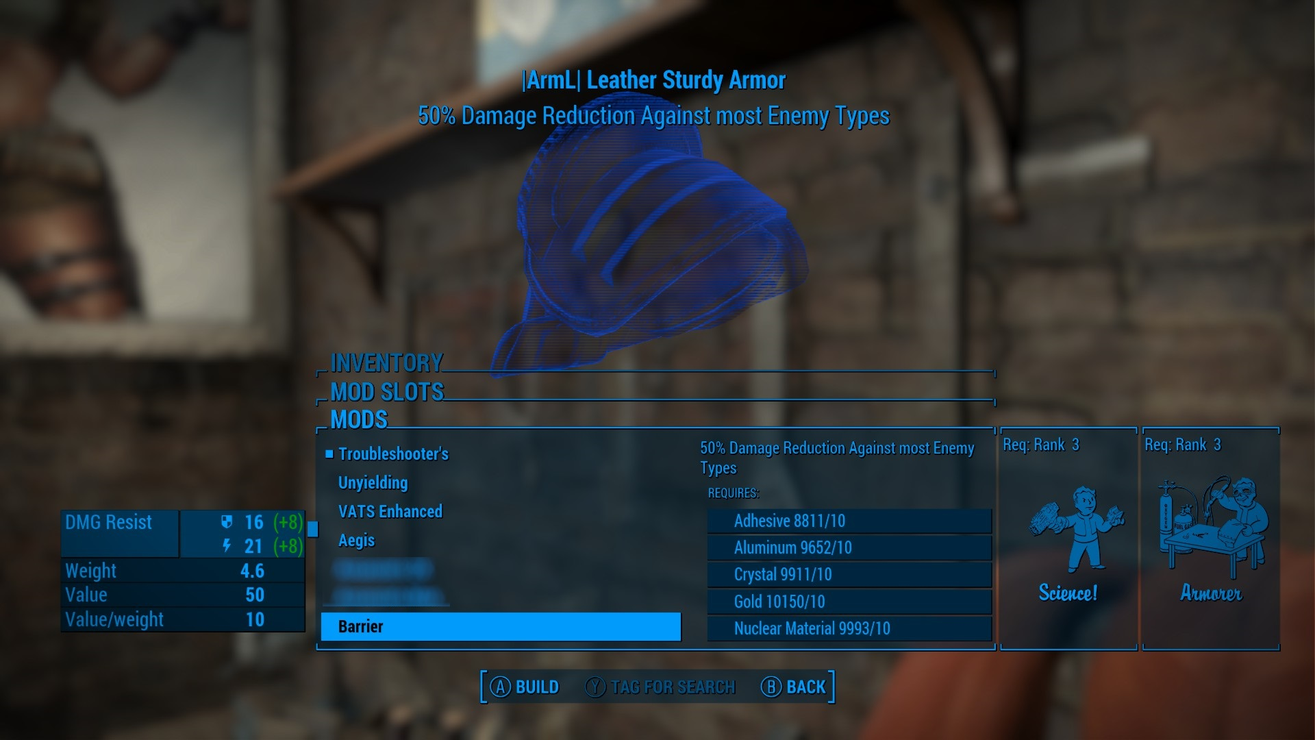Select the Troubleshooter's mod
Viewport: 1315px width, 740px height.
point(393,454)
